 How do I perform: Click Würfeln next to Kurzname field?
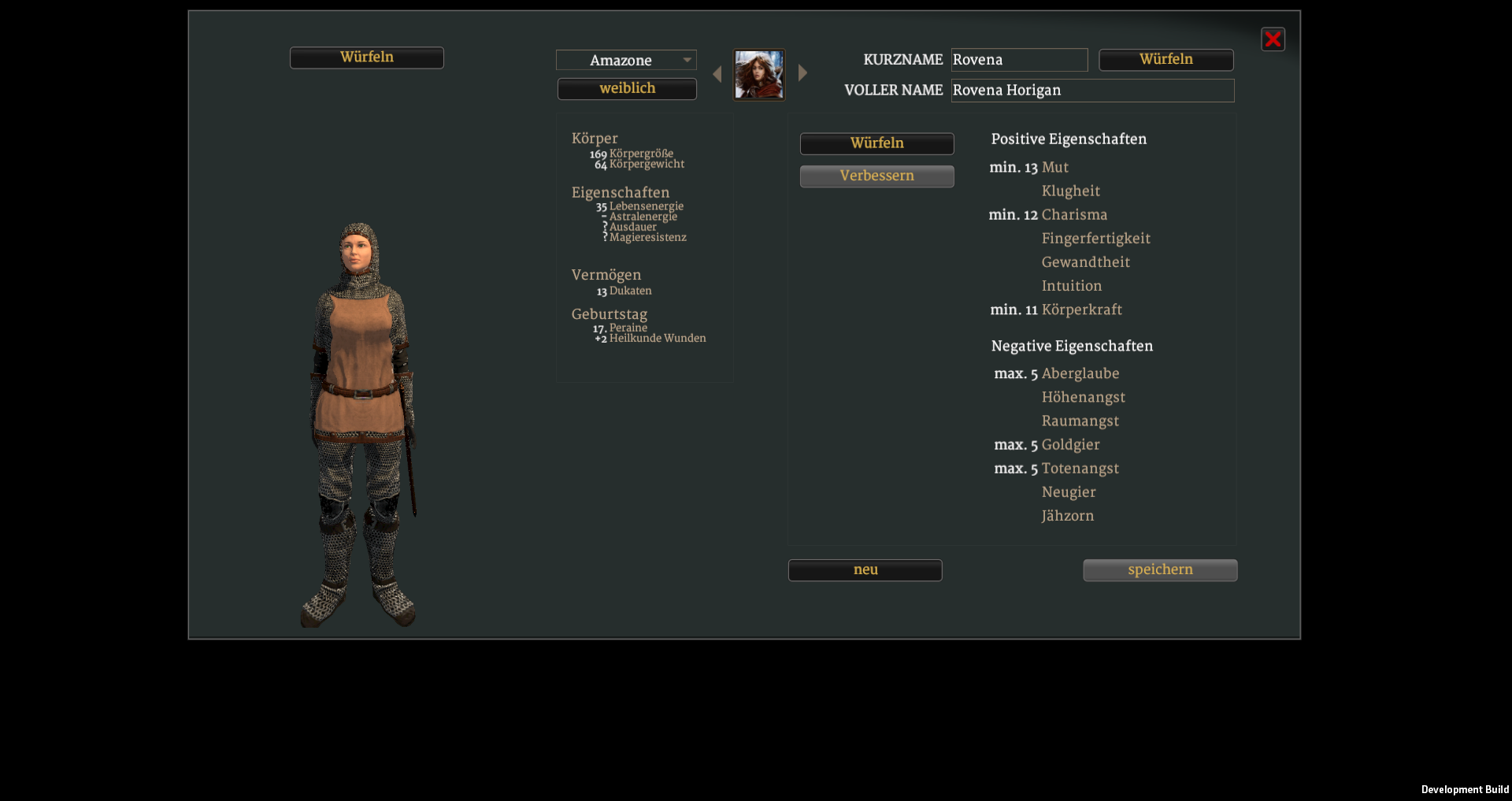1166,59
